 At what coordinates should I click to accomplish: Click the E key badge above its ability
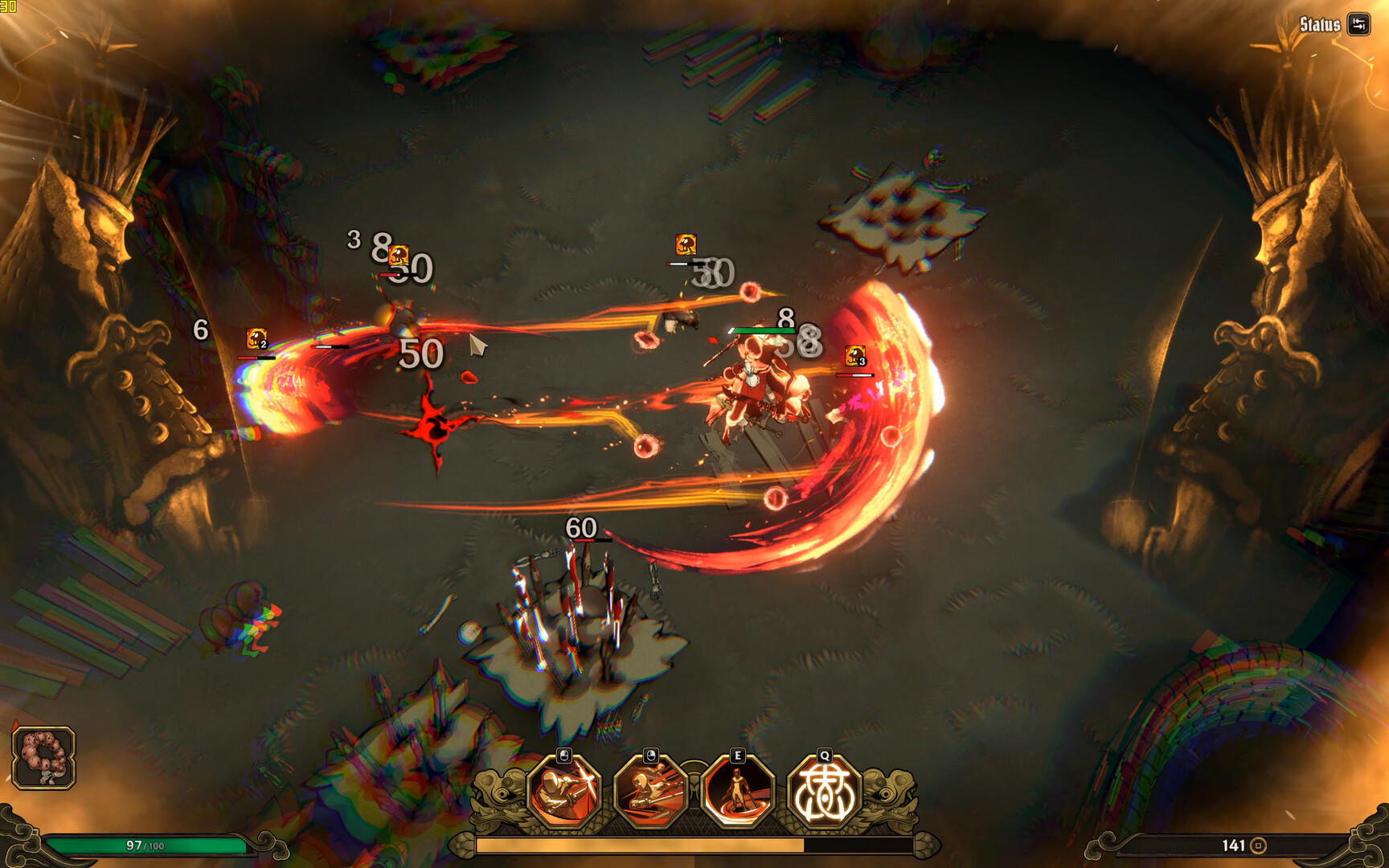click(x=737, y=755)
